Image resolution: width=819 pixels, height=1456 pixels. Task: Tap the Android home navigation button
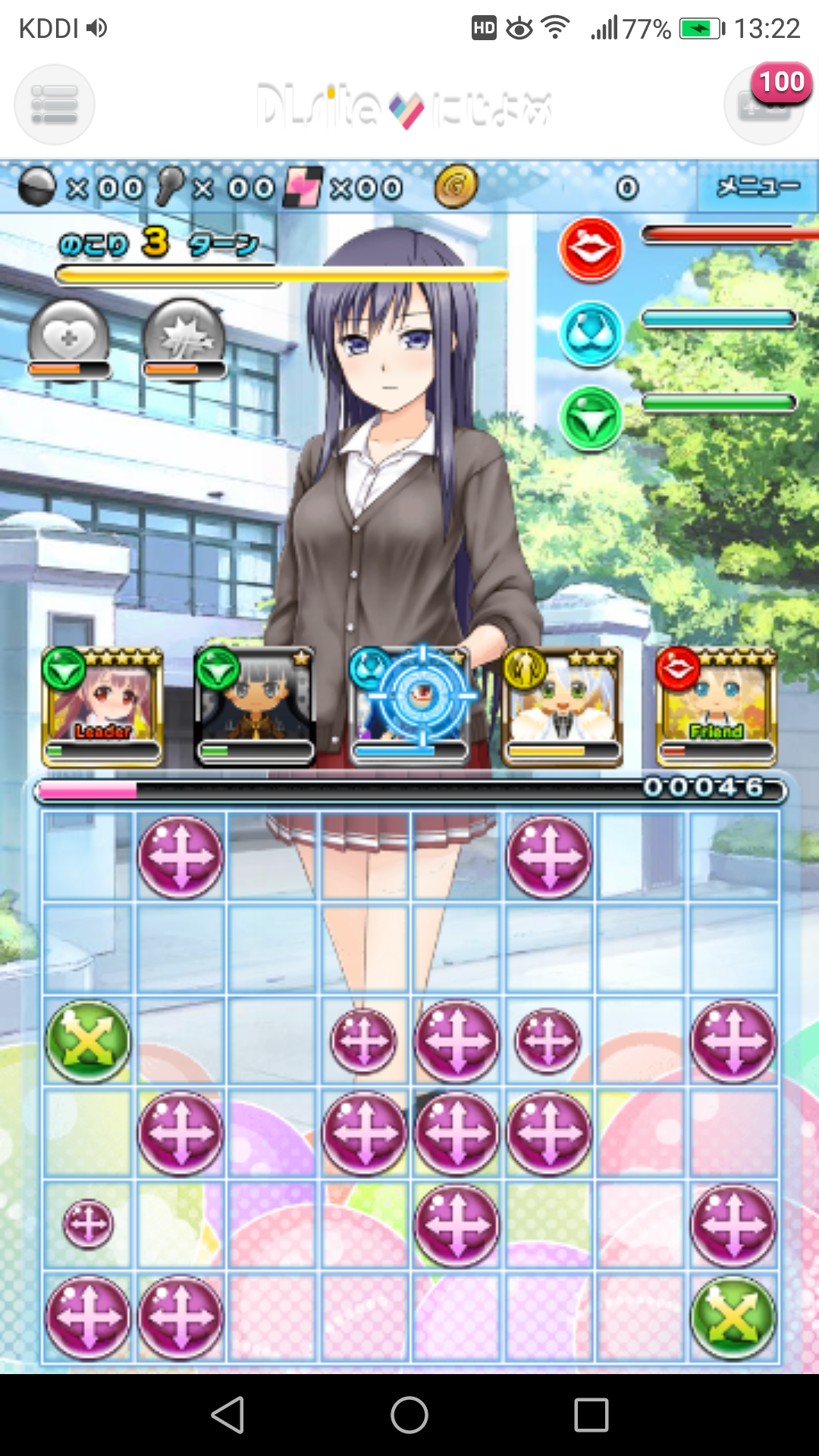[409, 1415]
